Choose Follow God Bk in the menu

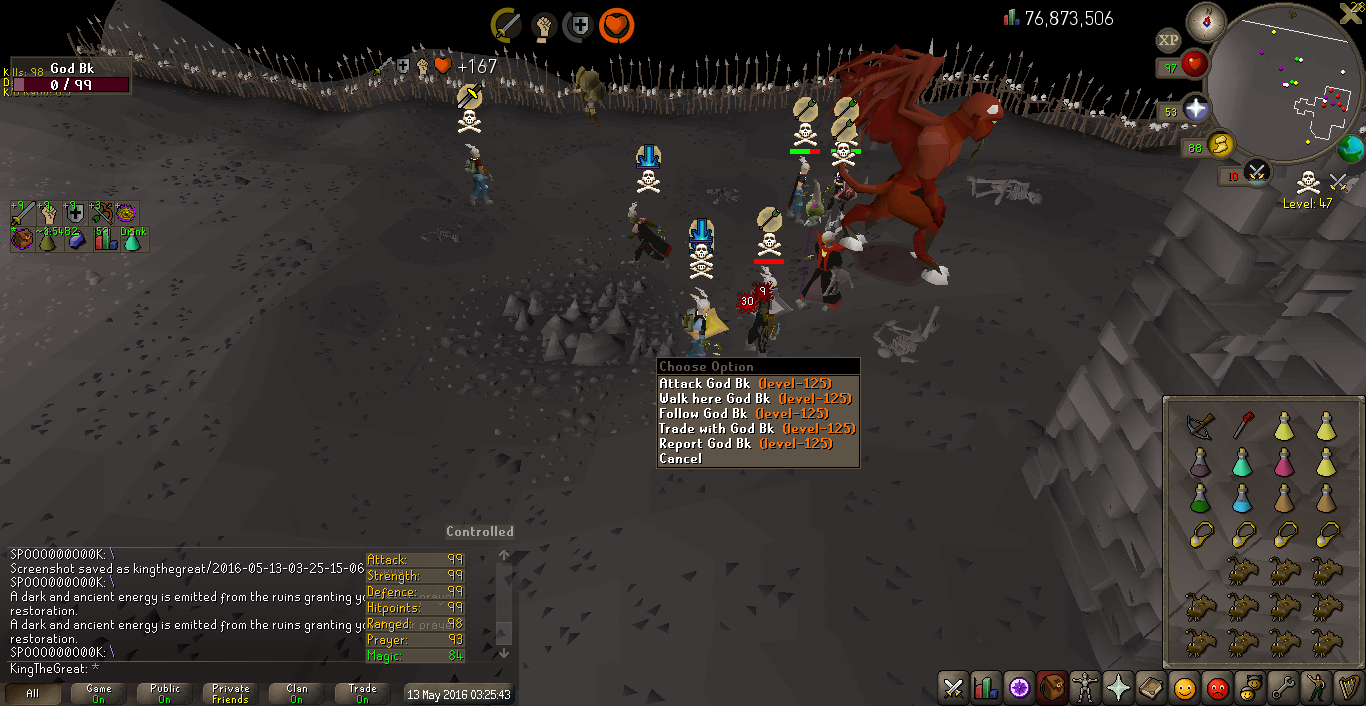[743, 414]
